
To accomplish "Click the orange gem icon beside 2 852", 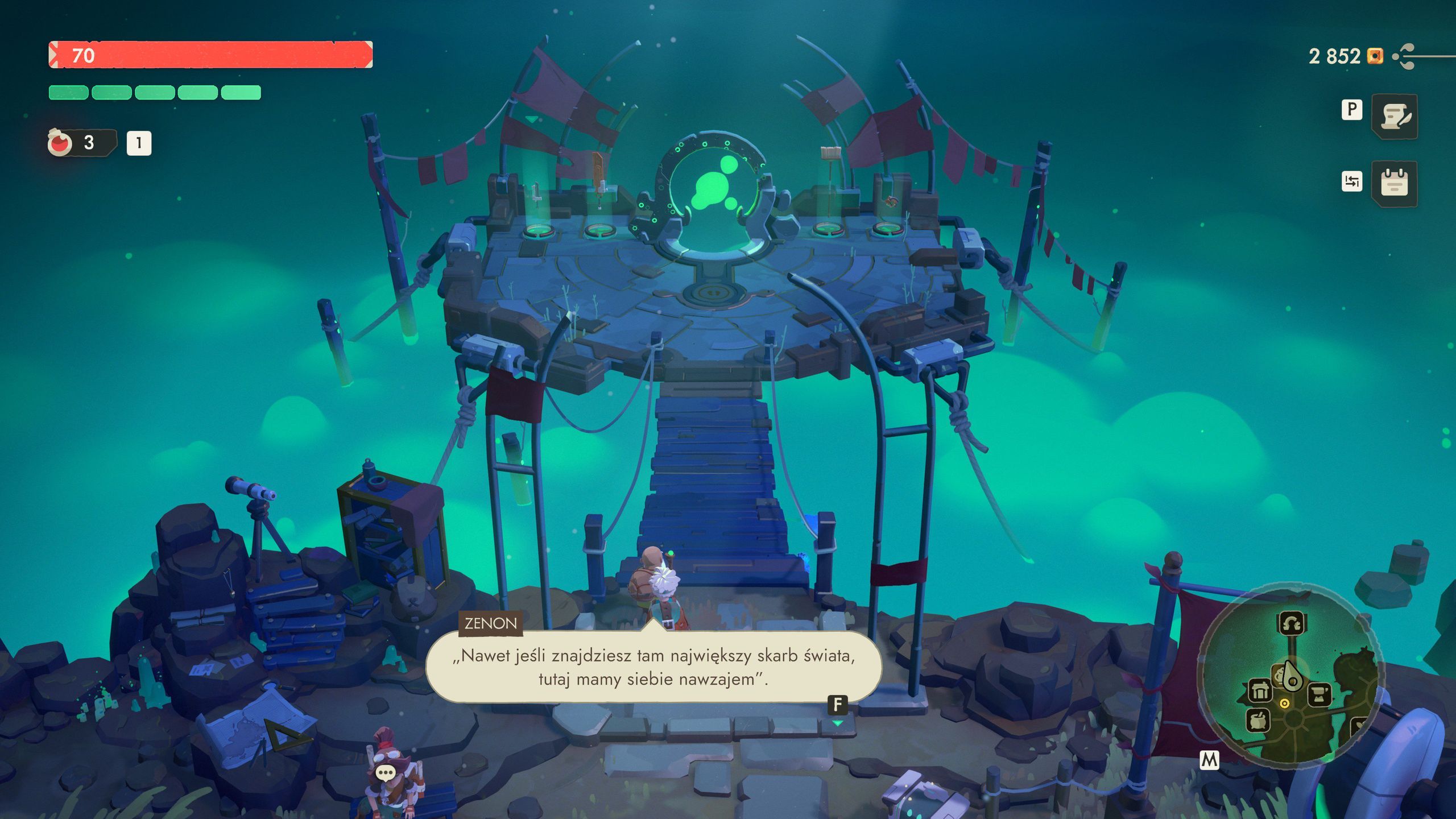I will click(1375, 56).
